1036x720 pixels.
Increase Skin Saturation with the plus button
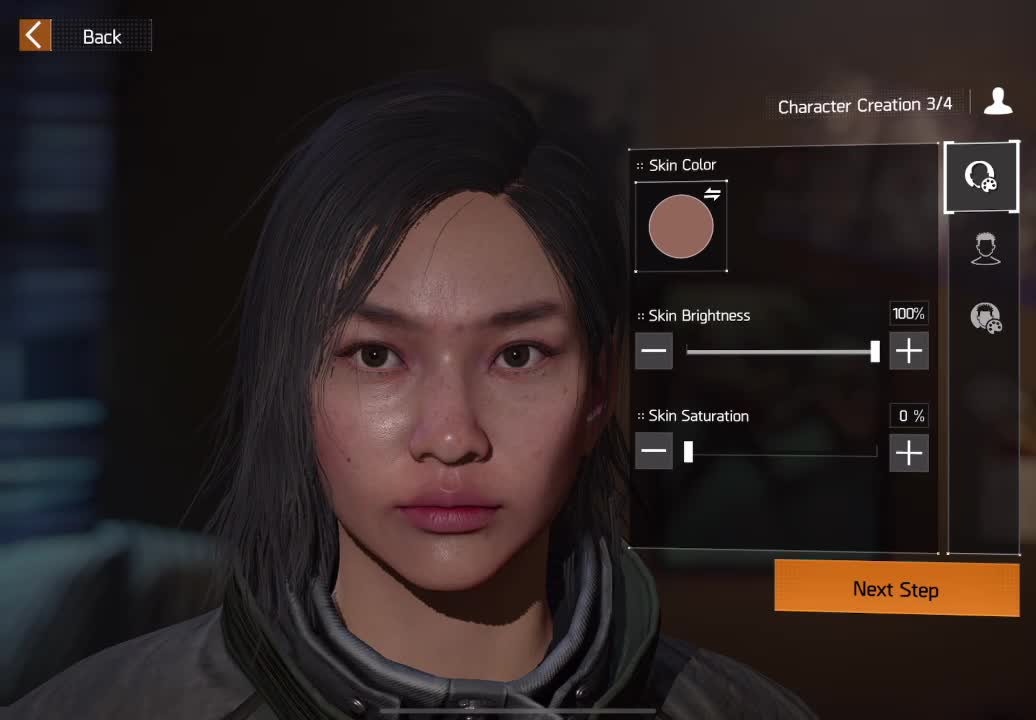908,452
